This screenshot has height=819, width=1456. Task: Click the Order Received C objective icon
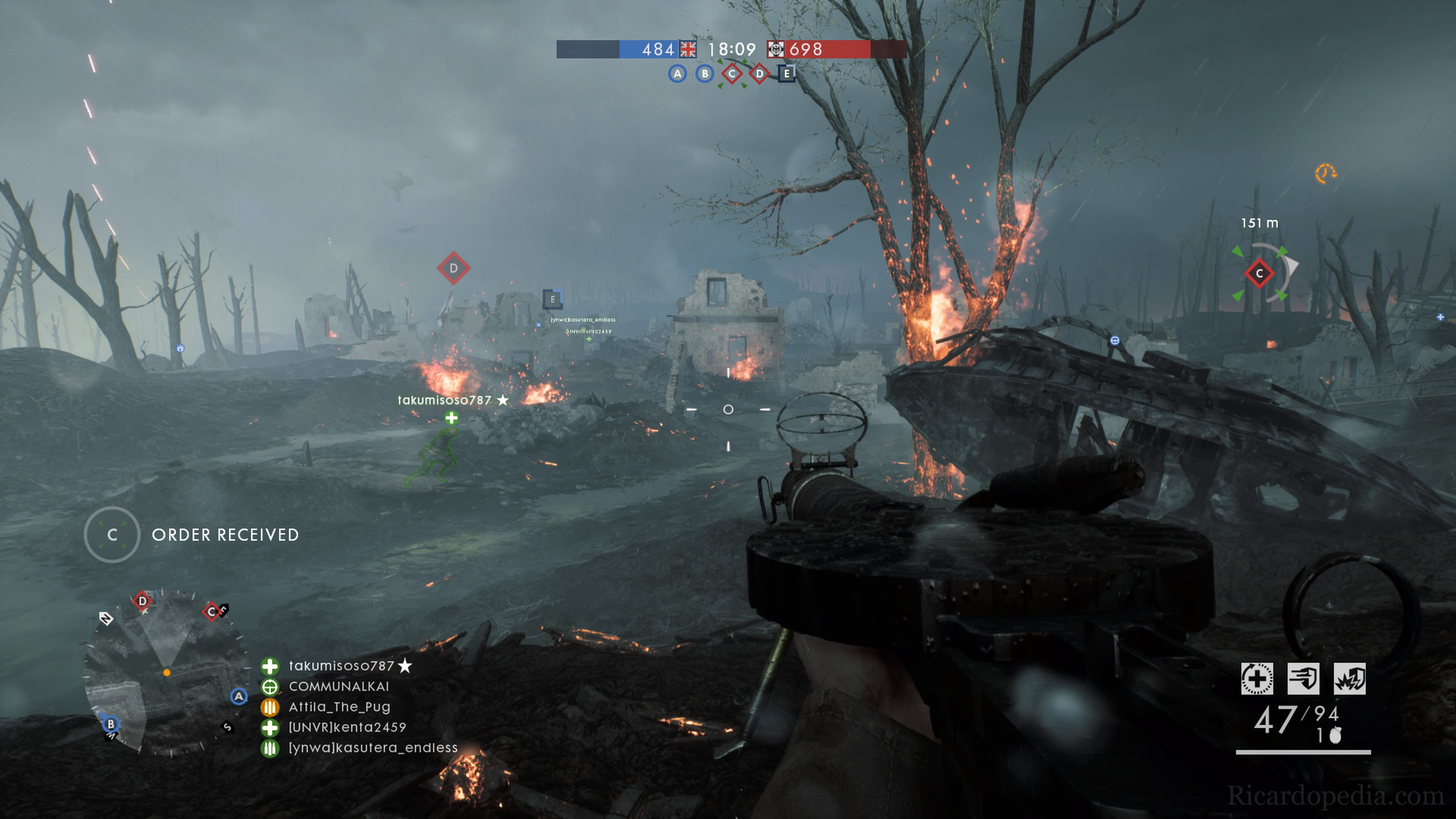pos(112,535)
